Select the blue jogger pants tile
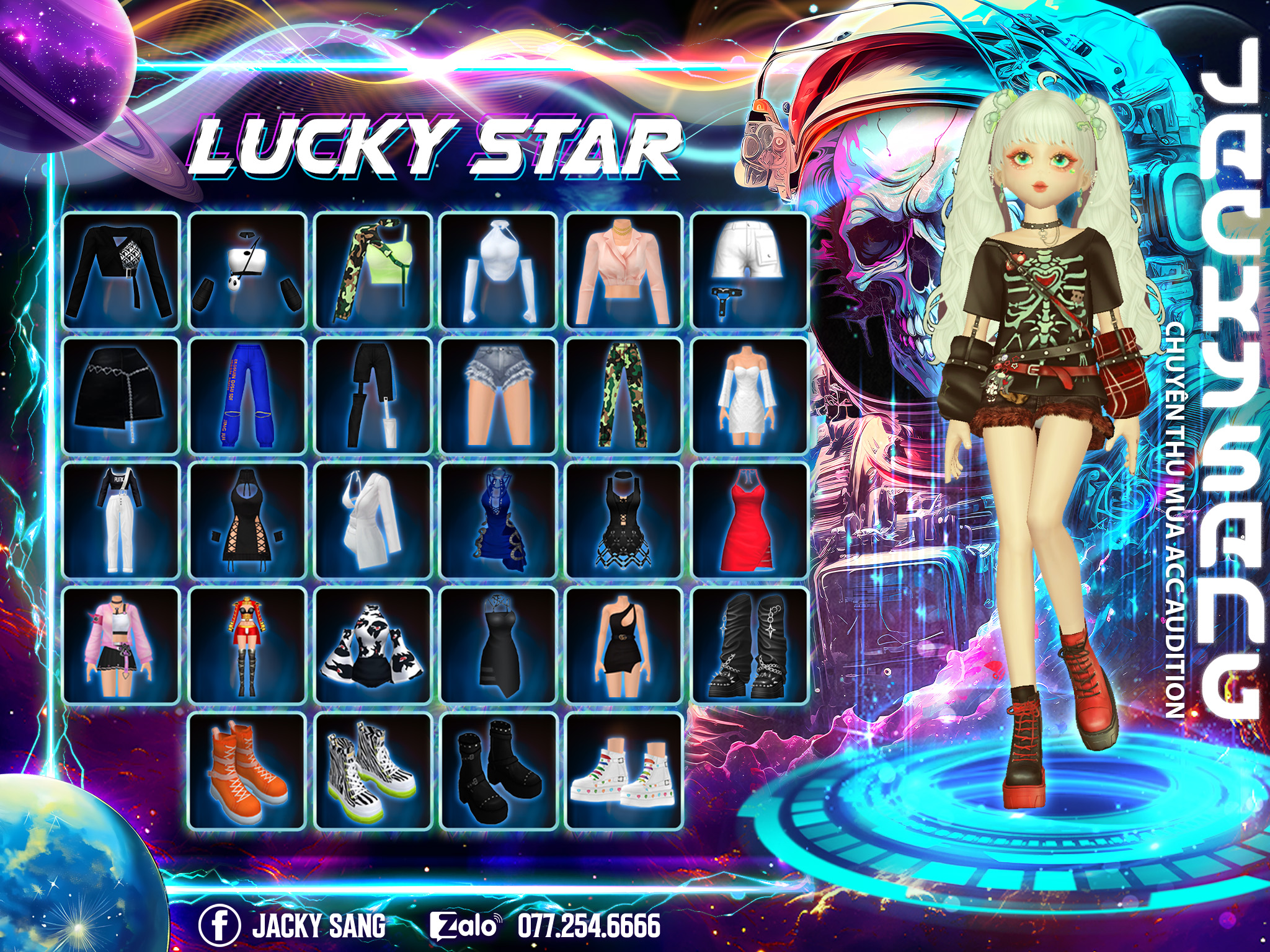The width and height of the screenshot is (1270, 952). (247, 396)
